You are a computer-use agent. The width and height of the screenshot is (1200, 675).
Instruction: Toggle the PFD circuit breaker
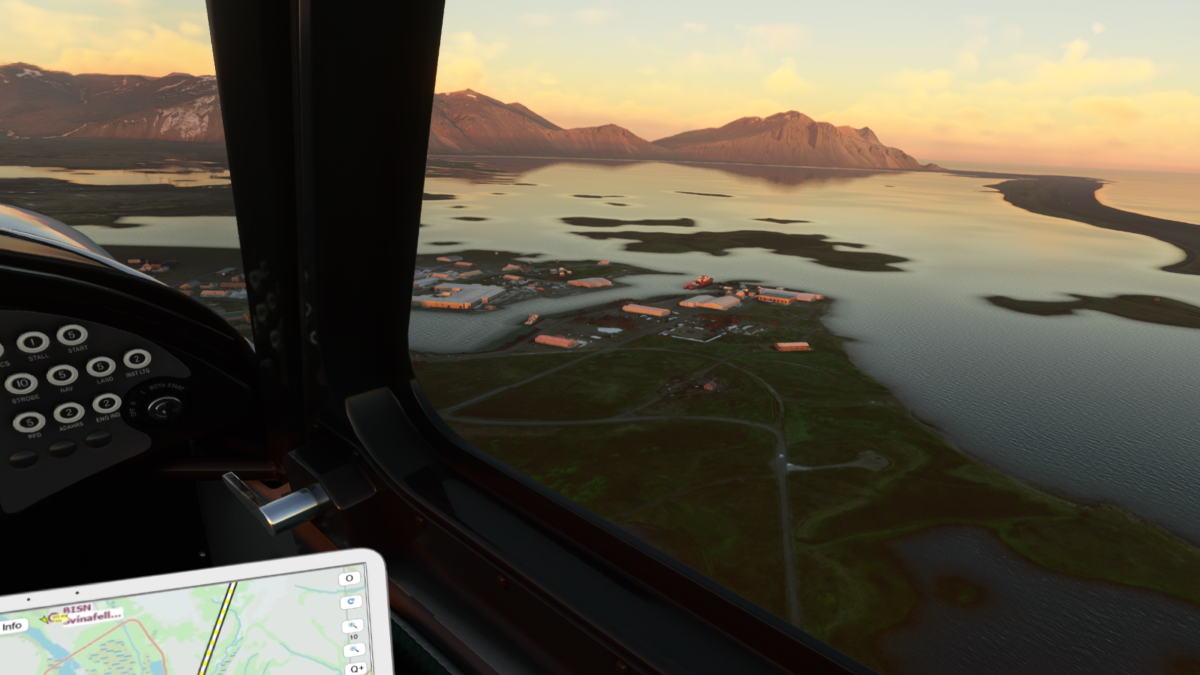click(29, 422)
